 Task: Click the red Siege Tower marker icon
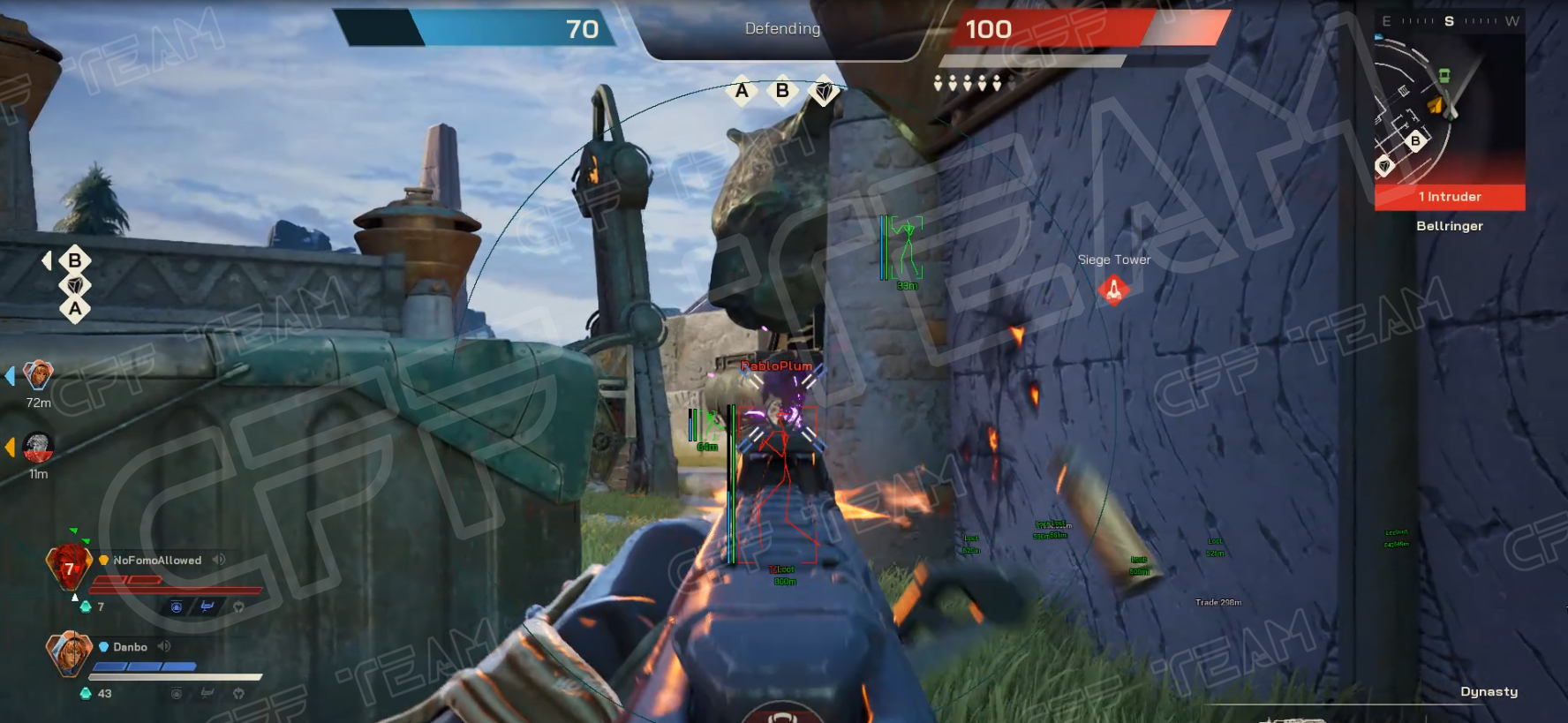1113,289
